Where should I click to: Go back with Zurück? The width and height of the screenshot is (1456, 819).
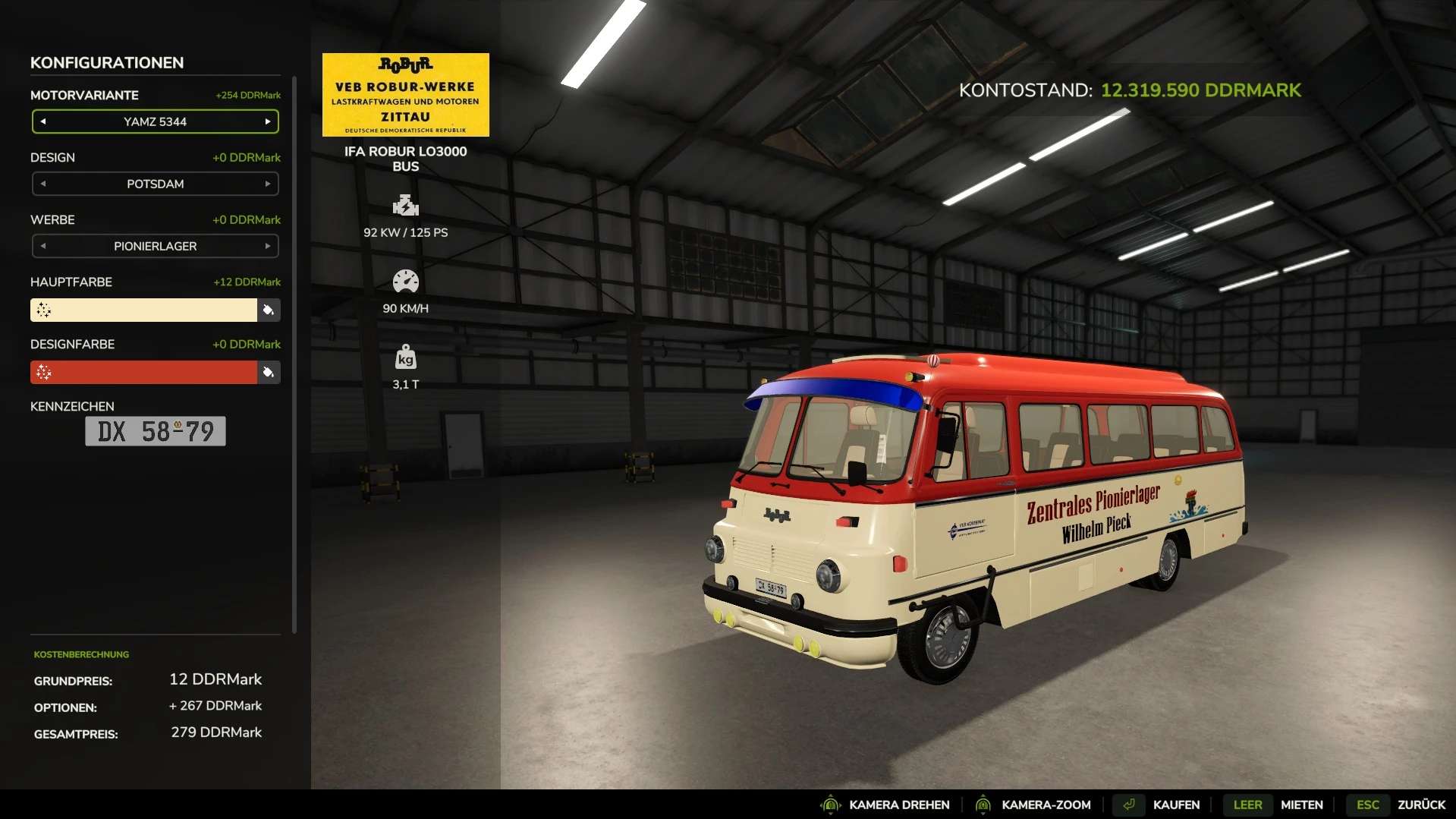coord(1420,805)
